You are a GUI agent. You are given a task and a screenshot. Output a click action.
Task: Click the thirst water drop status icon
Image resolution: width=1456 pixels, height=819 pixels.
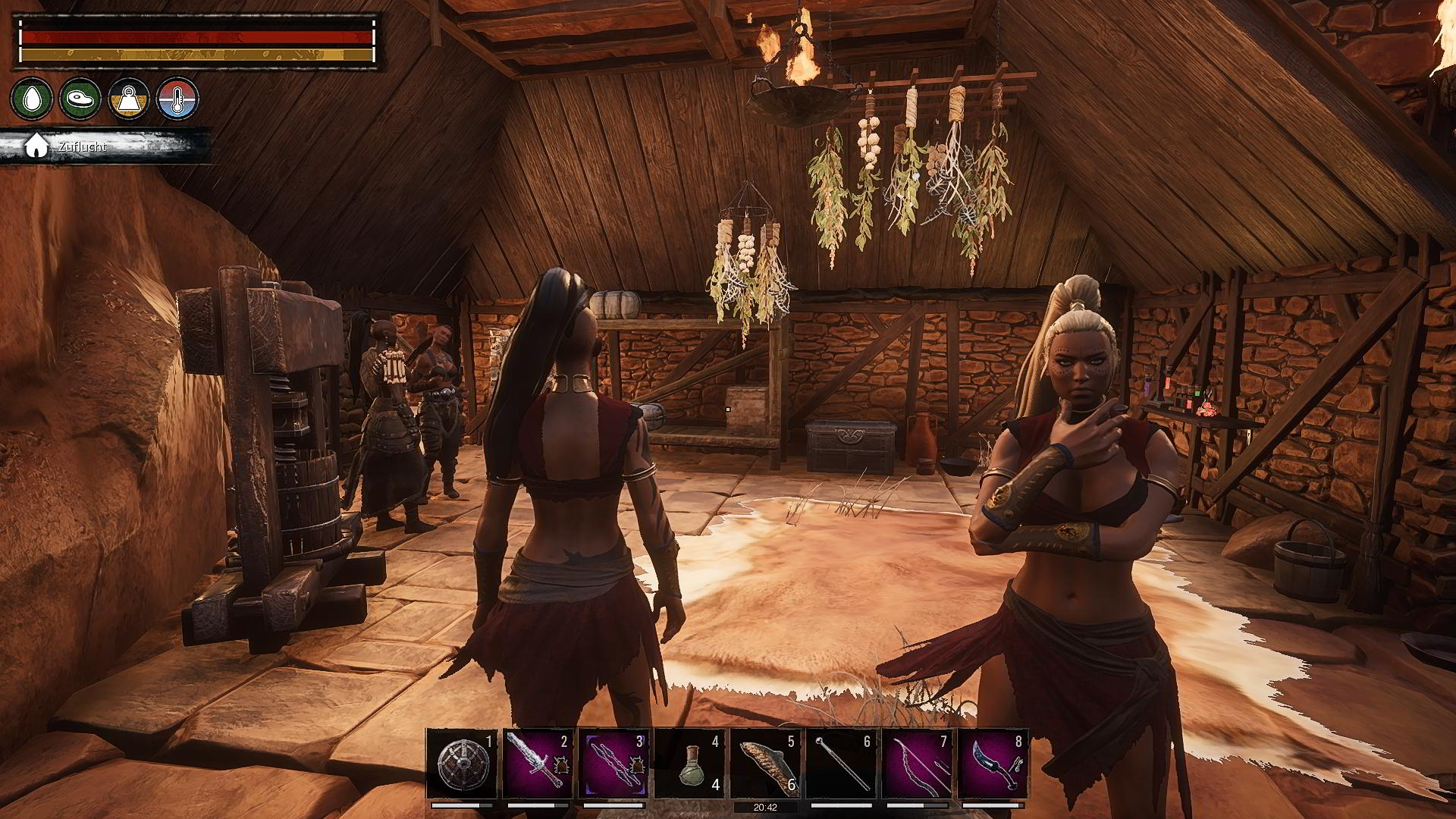32,99
